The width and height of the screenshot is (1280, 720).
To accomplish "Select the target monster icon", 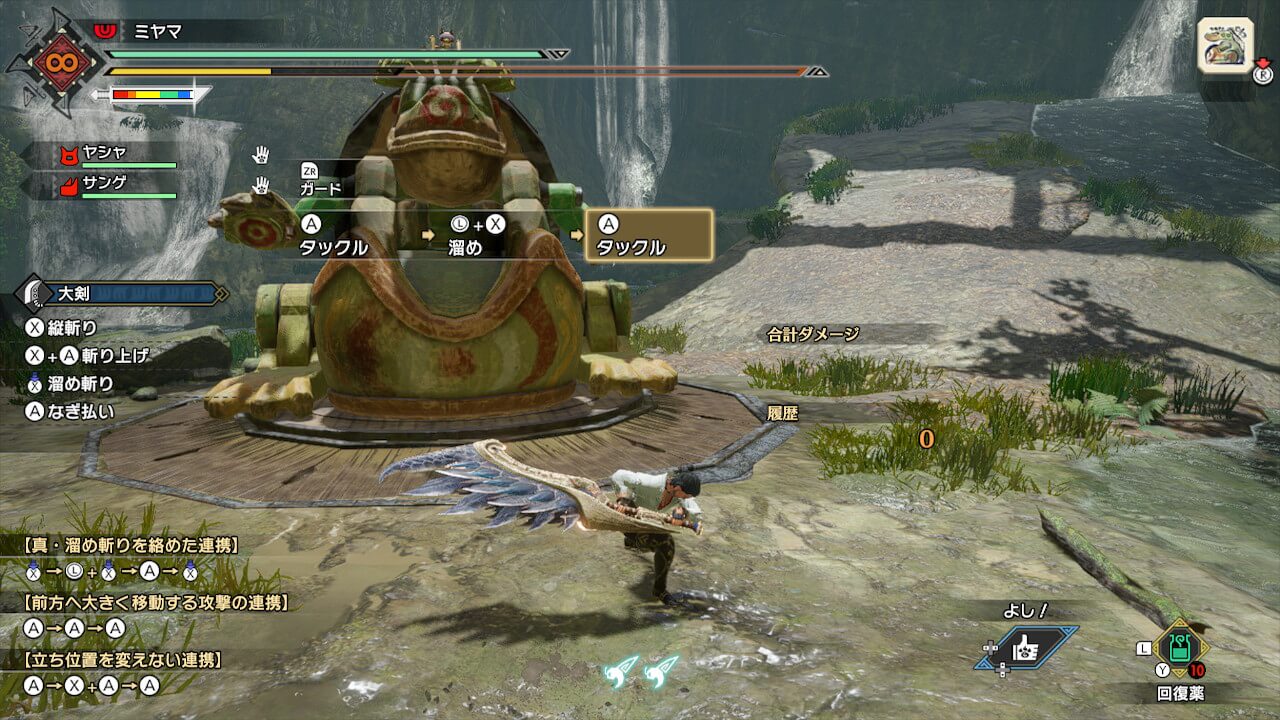I will pyautogui.click(x=1225, y=45).
